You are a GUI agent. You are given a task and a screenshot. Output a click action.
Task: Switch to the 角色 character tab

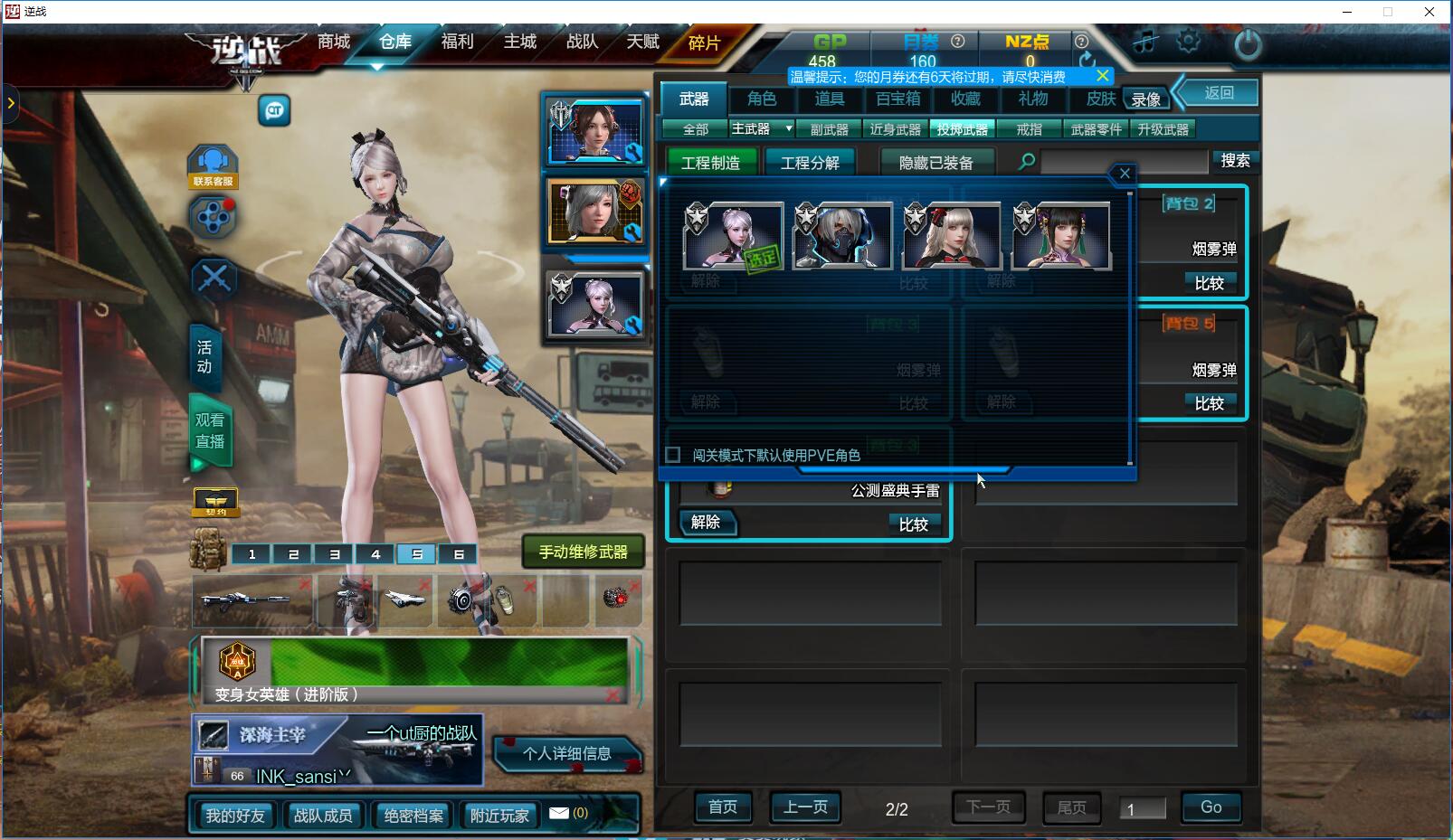click(762, 99)
